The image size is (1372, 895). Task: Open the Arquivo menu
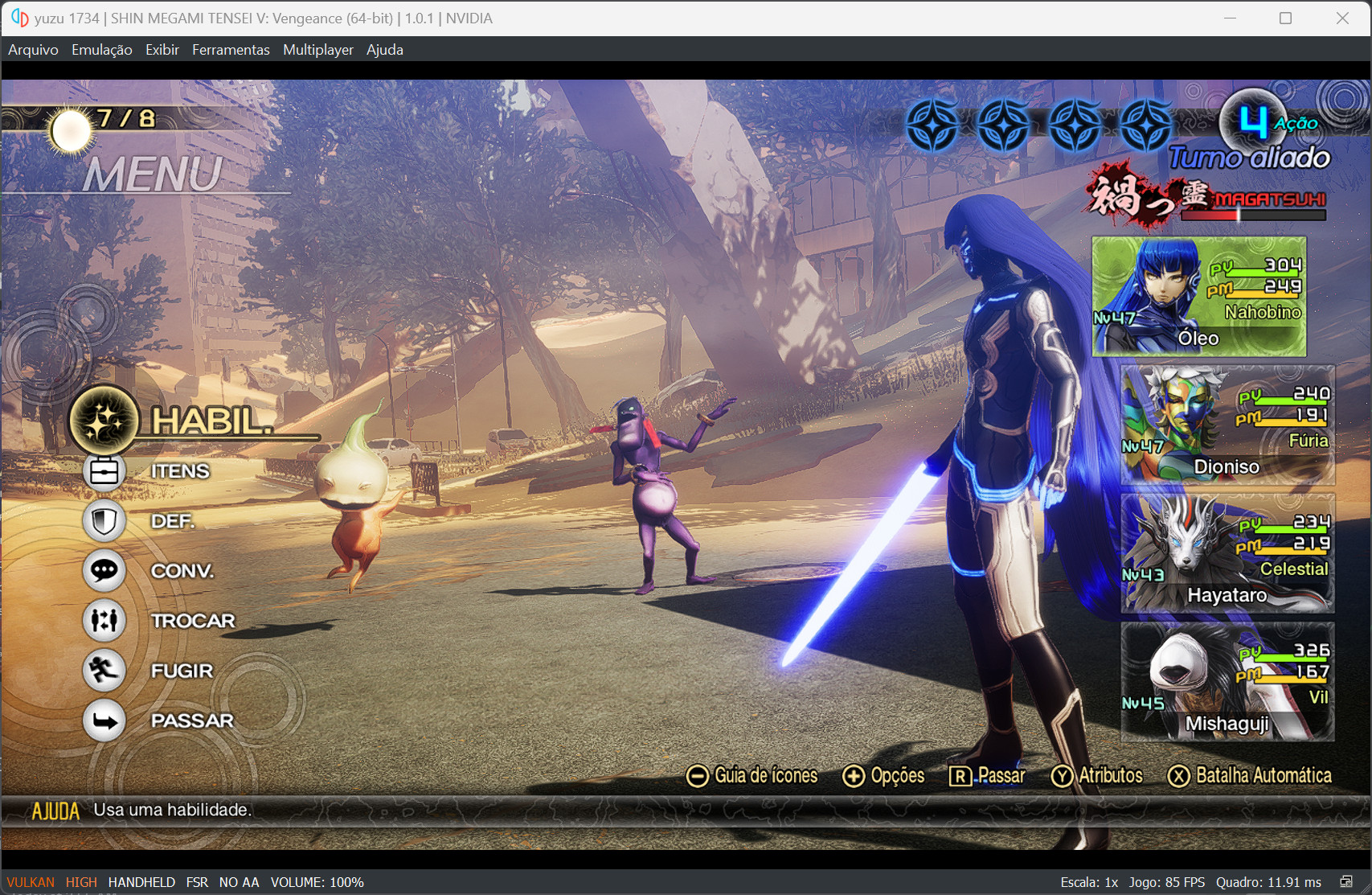click(32, 49)
